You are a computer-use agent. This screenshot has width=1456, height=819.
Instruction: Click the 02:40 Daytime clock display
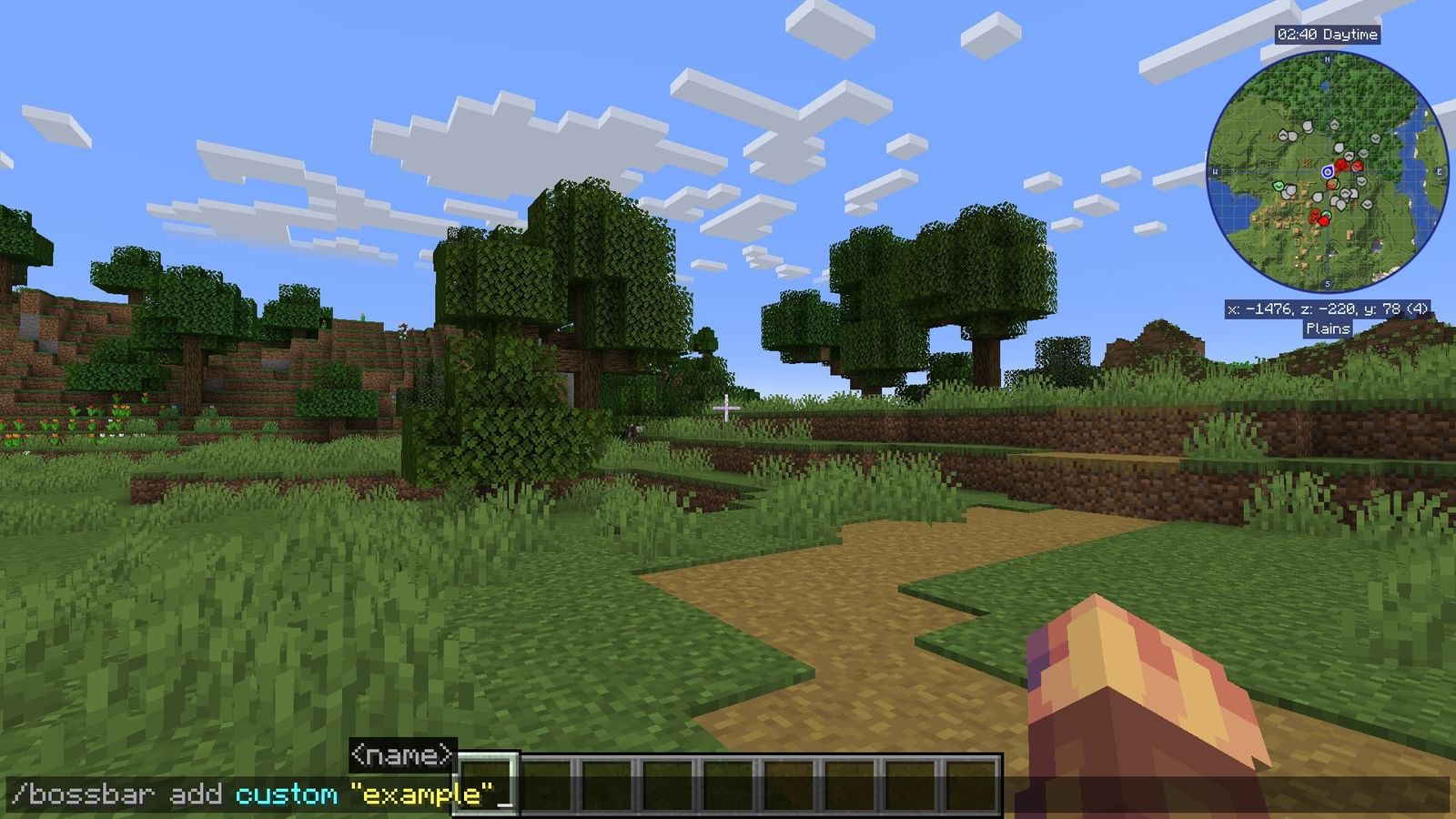click(1329, 33)
